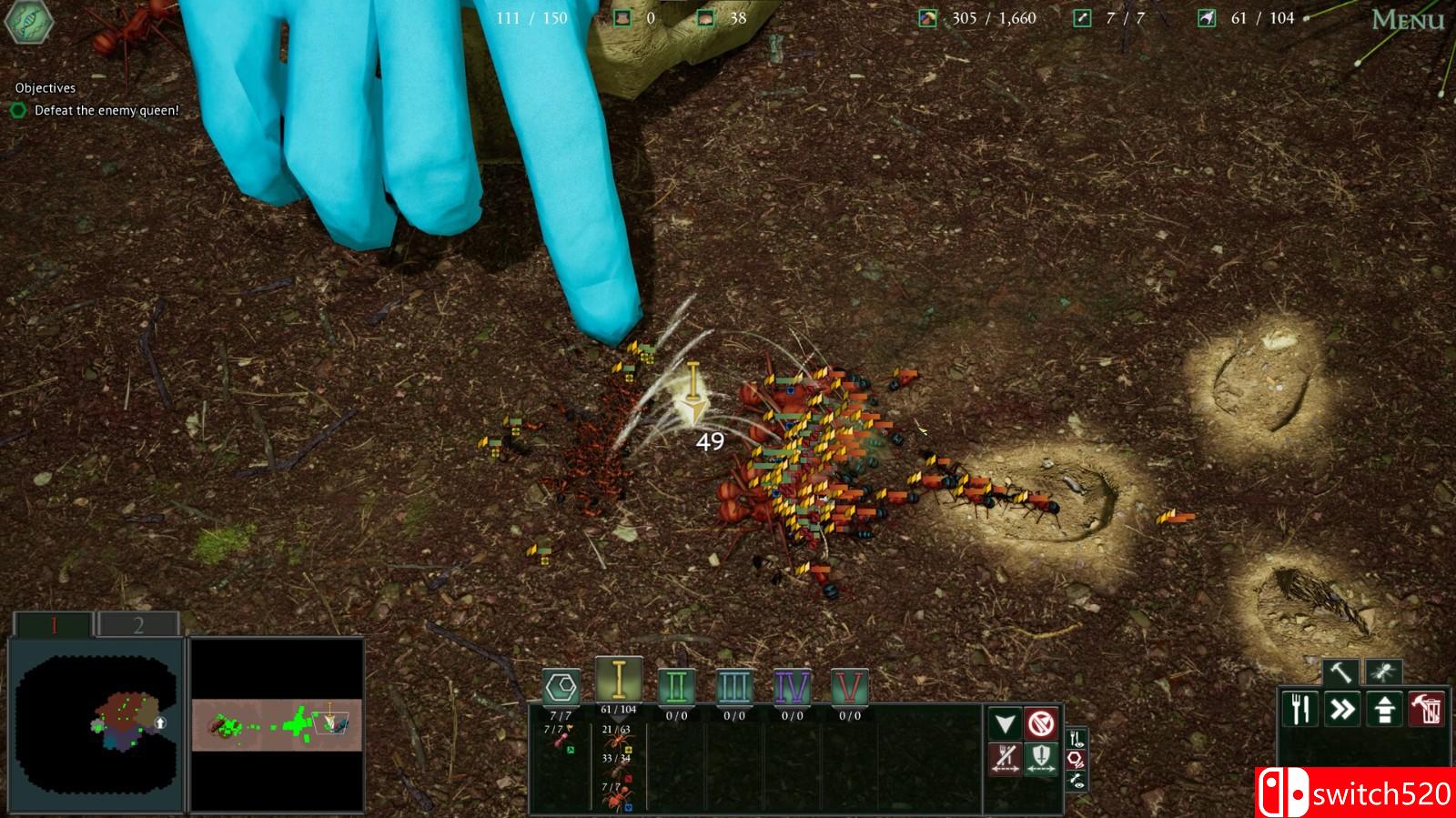Toggle the crossed hexagon icon on side panel
The width and height of the screenshot is (1456, 818).
point(1075,761)
